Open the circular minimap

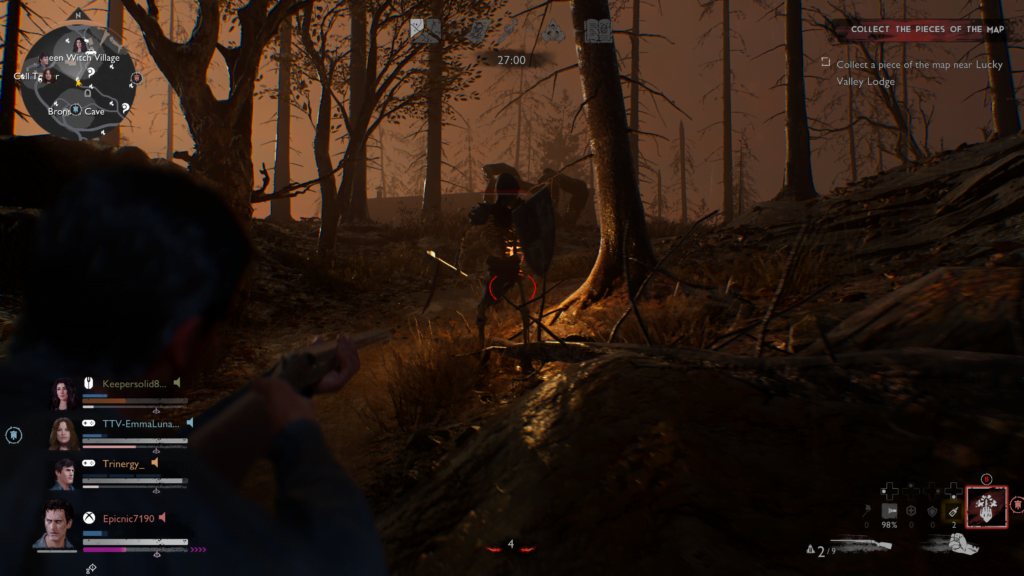tap(75, 81)
